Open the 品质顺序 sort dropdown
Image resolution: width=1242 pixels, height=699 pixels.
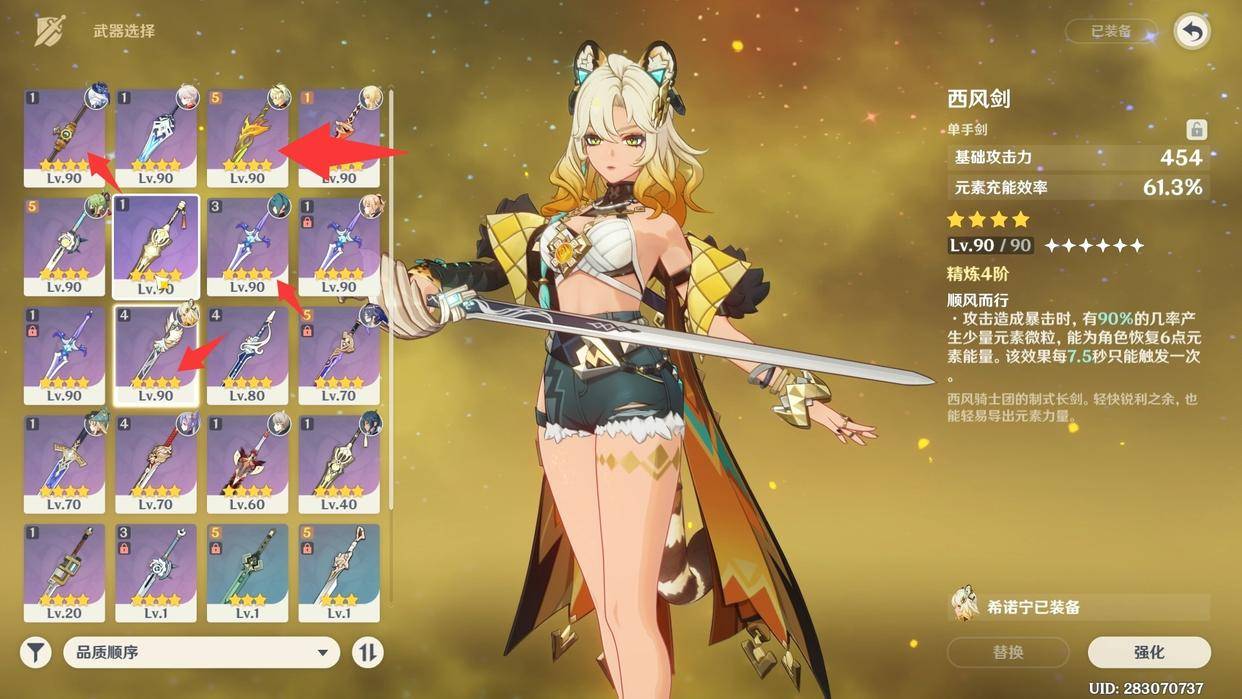tap(201, 653)
